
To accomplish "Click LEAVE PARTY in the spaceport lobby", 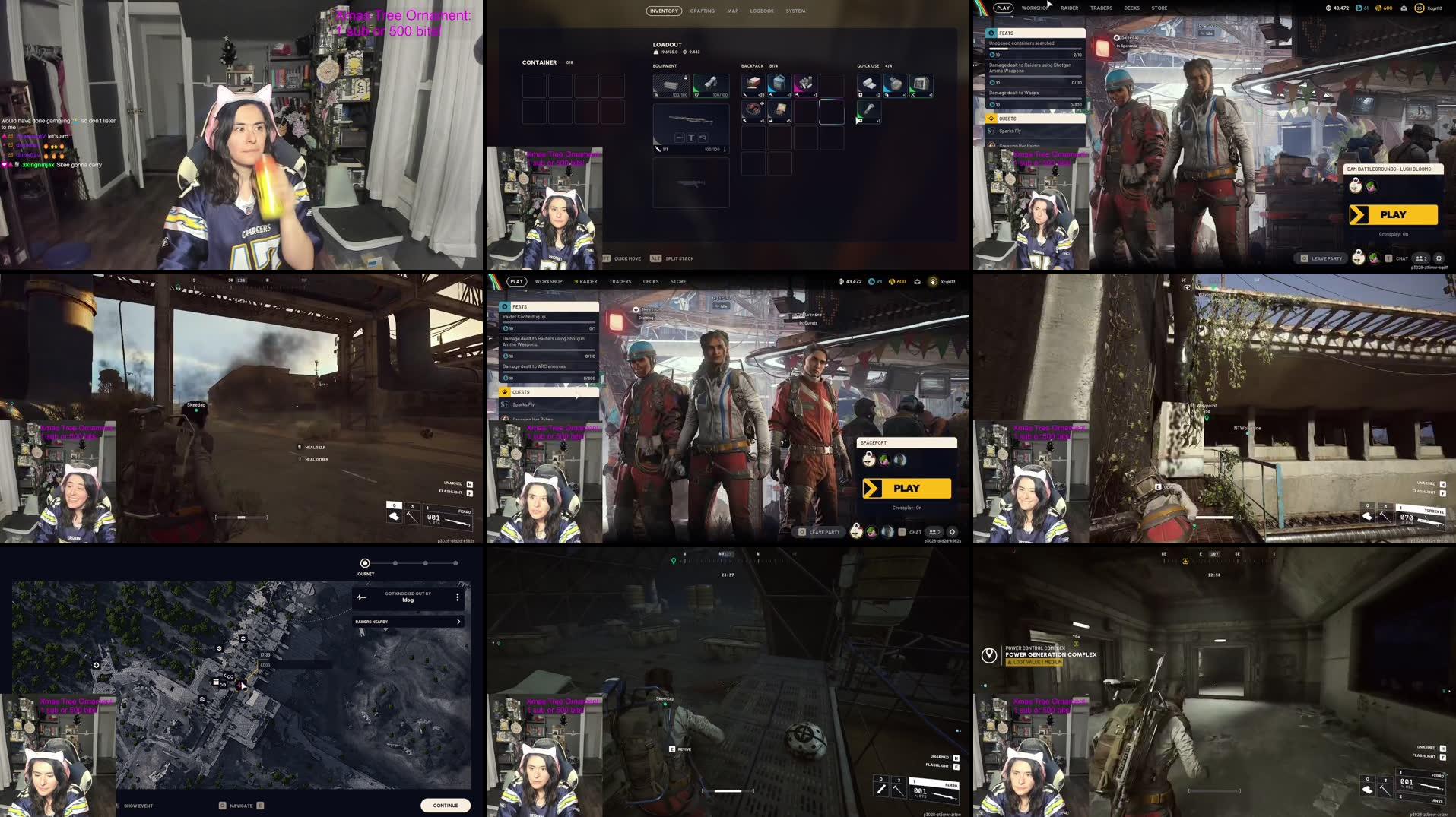I will click(x=823, y=532).
